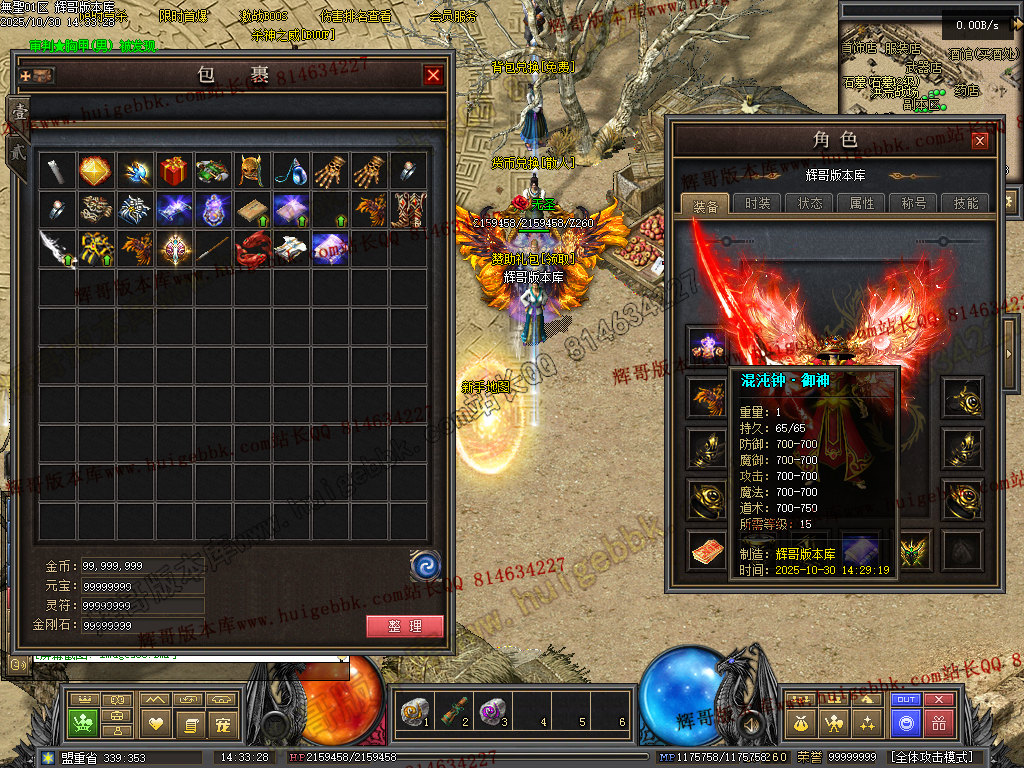
Task: Click the 整理 sort button
Action: (x=405, y=627)
